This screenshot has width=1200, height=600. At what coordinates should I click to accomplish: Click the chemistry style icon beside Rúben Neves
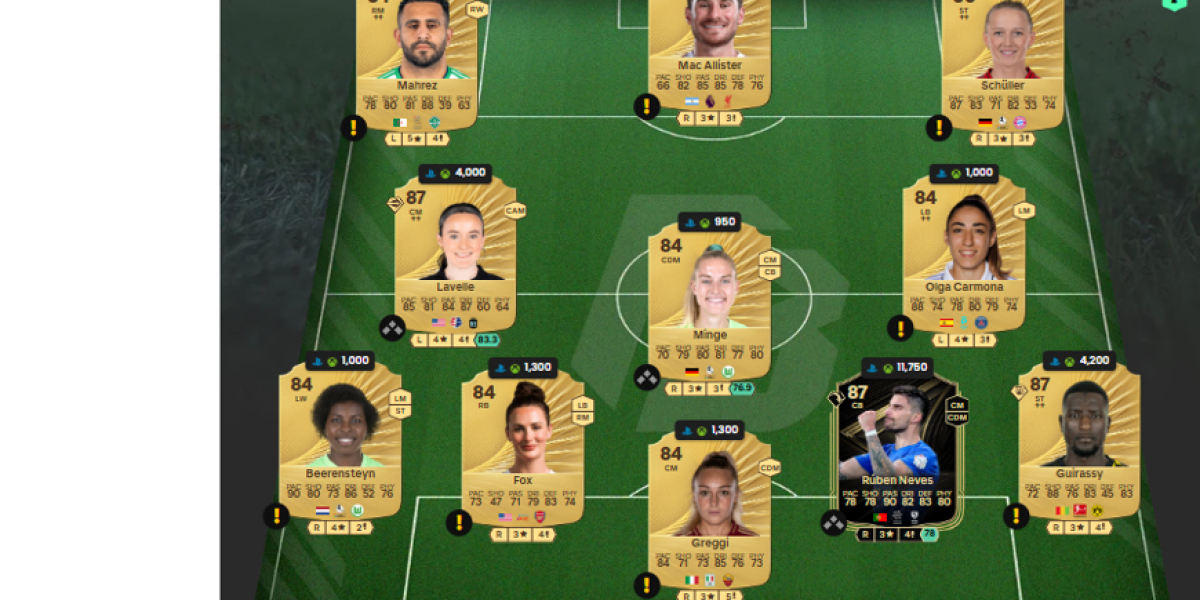[834, 522]
